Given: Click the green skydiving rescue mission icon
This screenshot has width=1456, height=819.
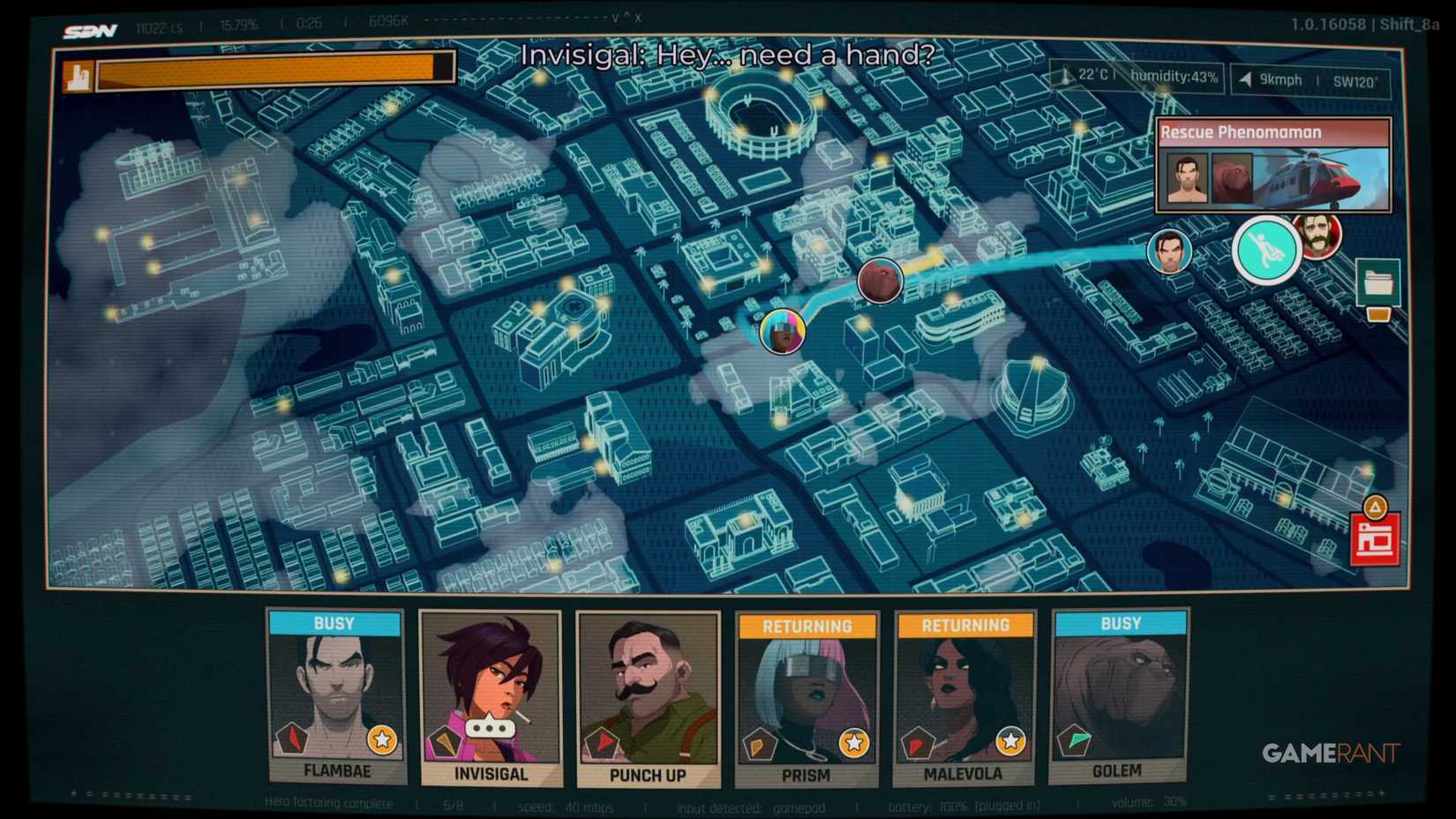Looking at the screenshot, I should coord(1265,251).
